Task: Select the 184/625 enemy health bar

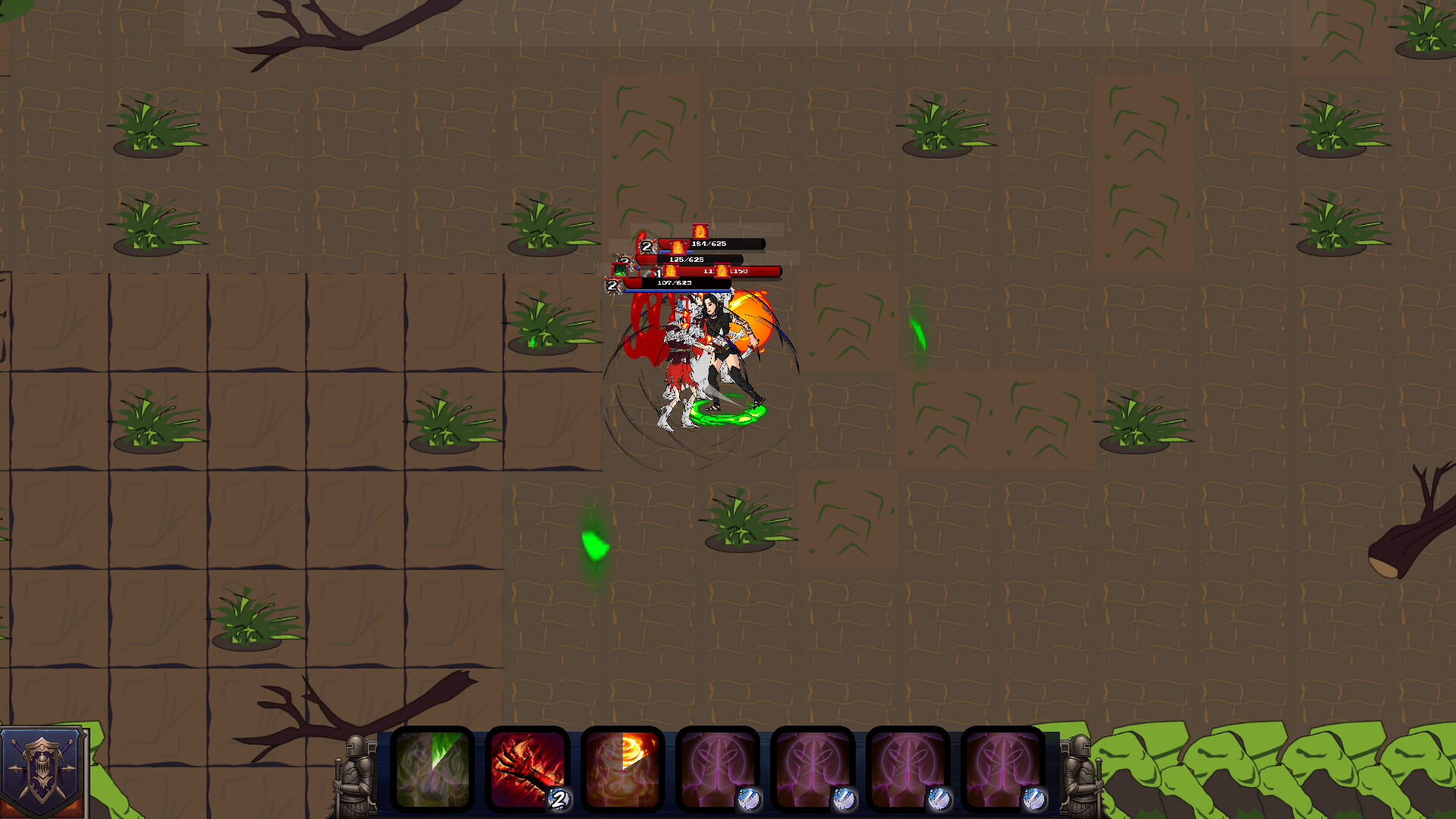Action: pos(709,244)
